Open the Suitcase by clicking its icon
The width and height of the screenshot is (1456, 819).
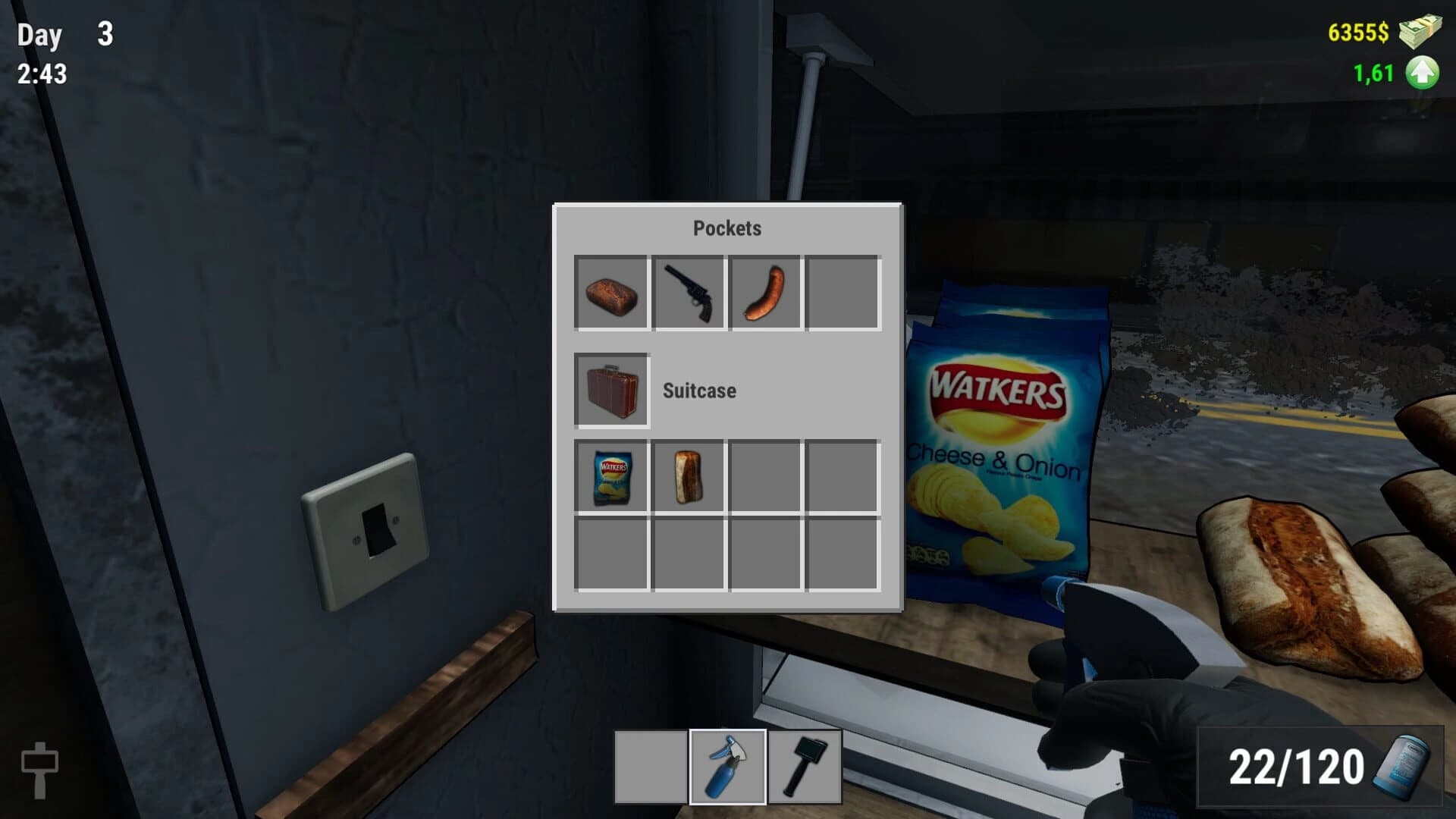tap(611, 391)
